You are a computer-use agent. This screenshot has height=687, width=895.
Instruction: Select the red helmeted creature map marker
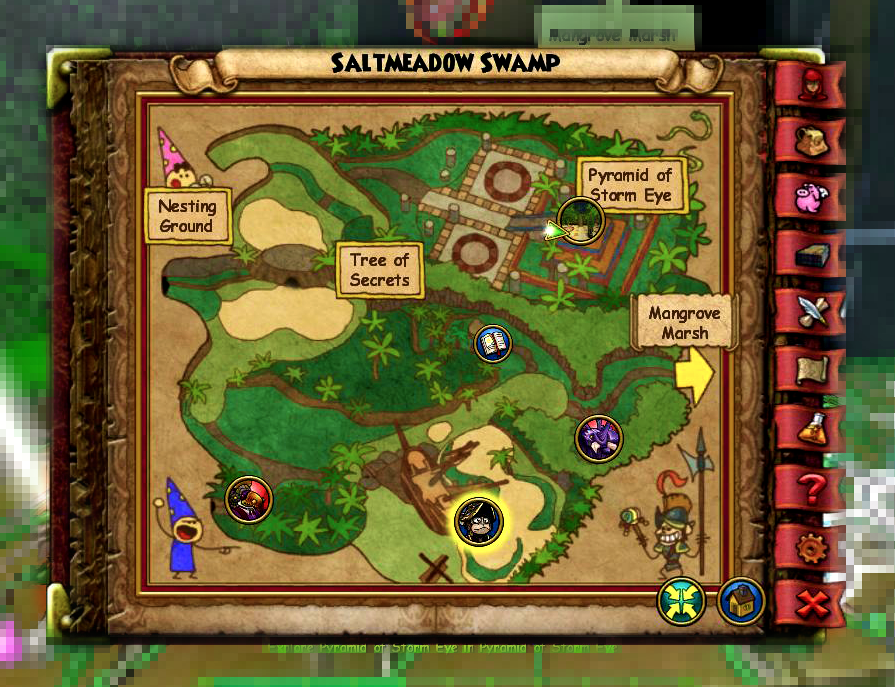click(248, 499)
